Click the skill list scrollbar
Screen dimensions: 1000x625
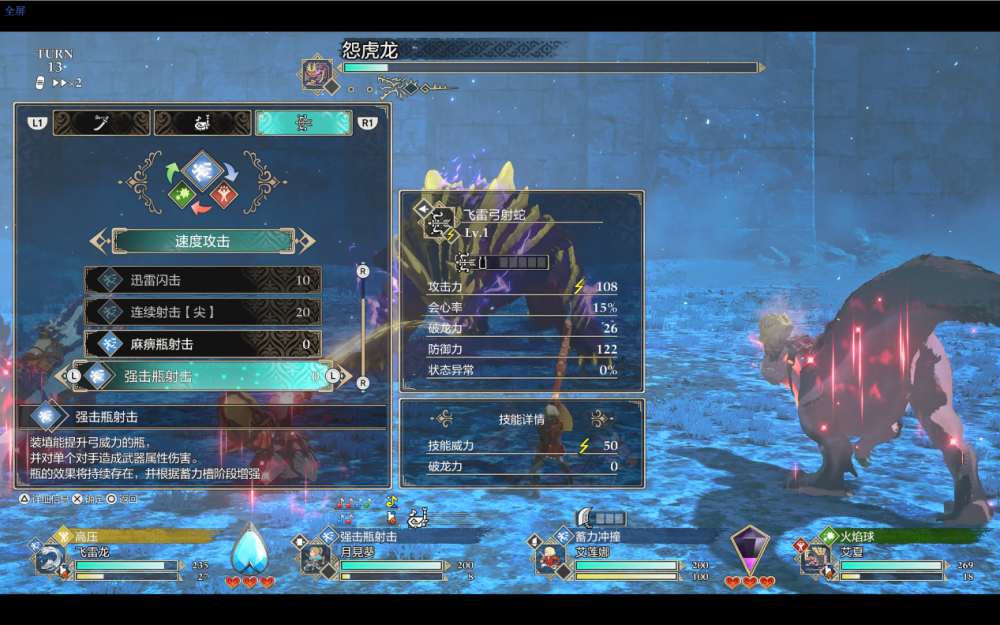pos(362,325)
